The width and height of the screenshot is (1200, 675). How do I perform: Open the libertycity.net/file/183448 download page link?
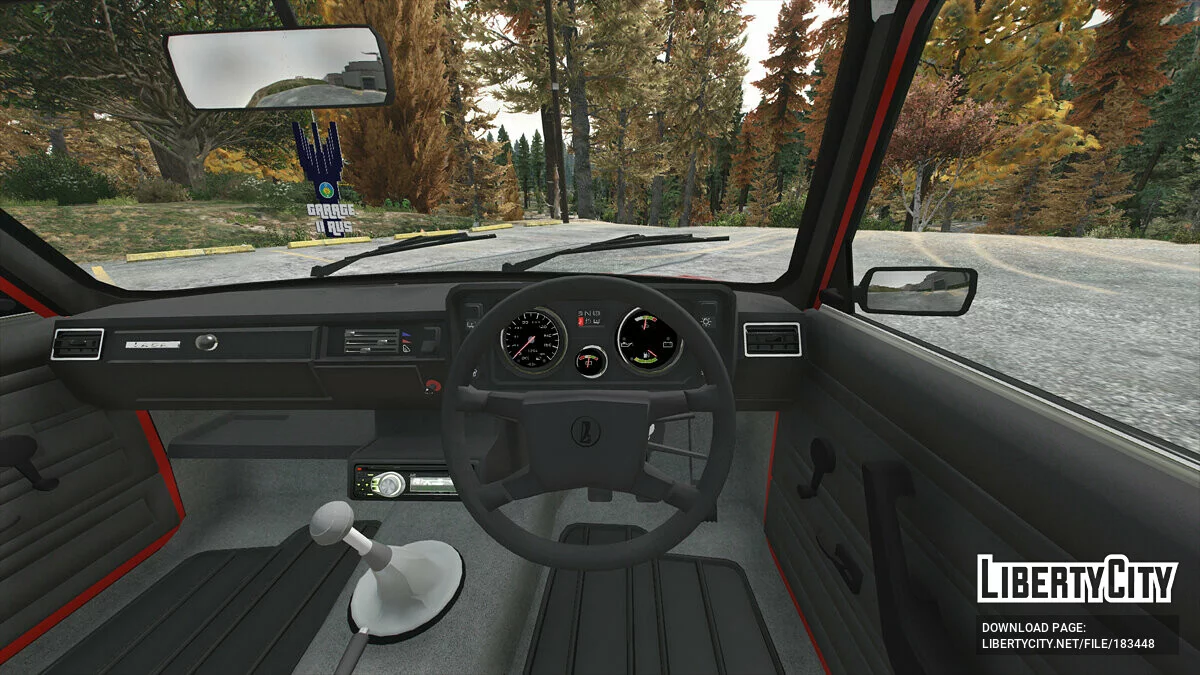[x=1067, y=644]
